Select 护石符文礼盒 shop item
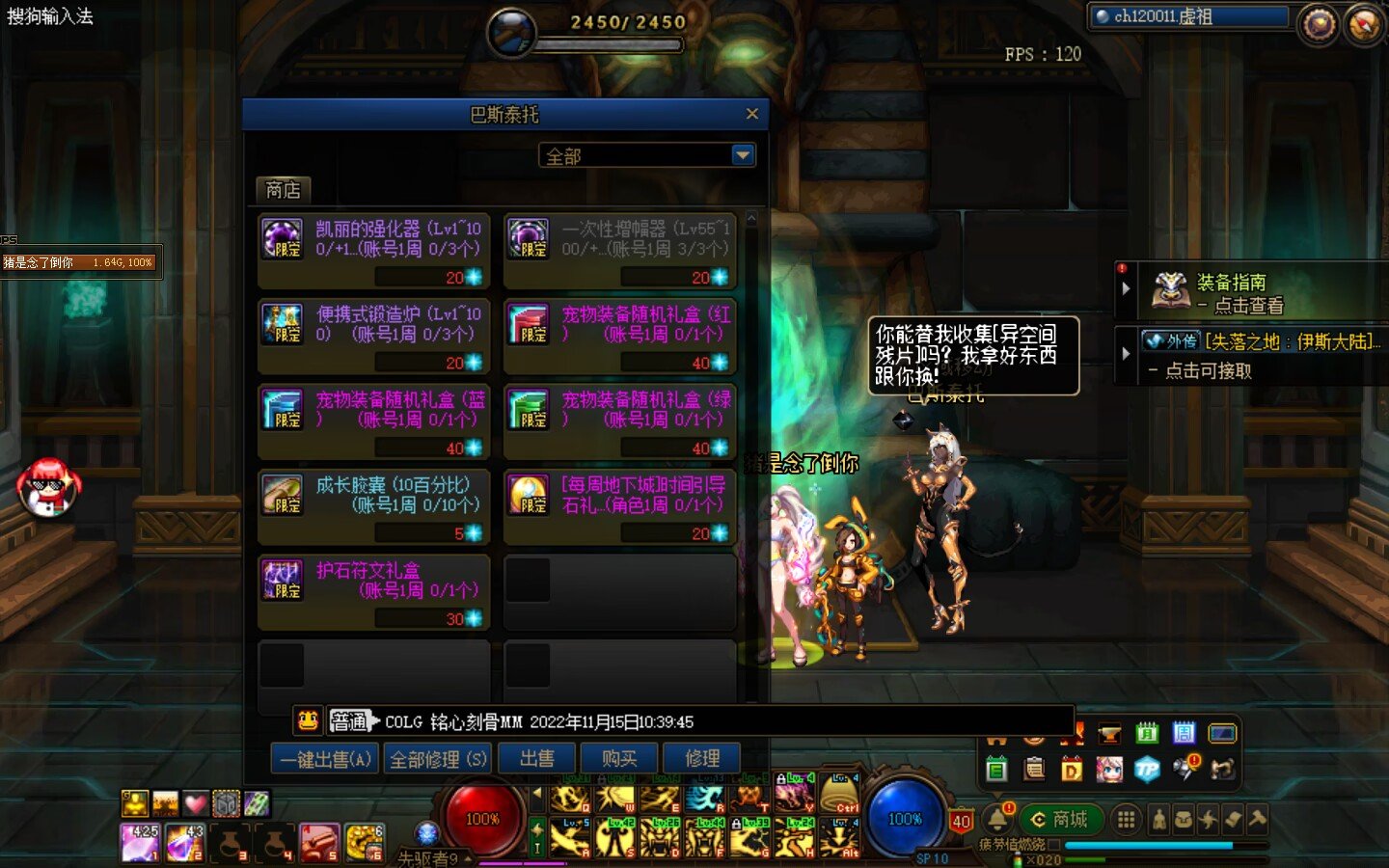 [373, 591]
